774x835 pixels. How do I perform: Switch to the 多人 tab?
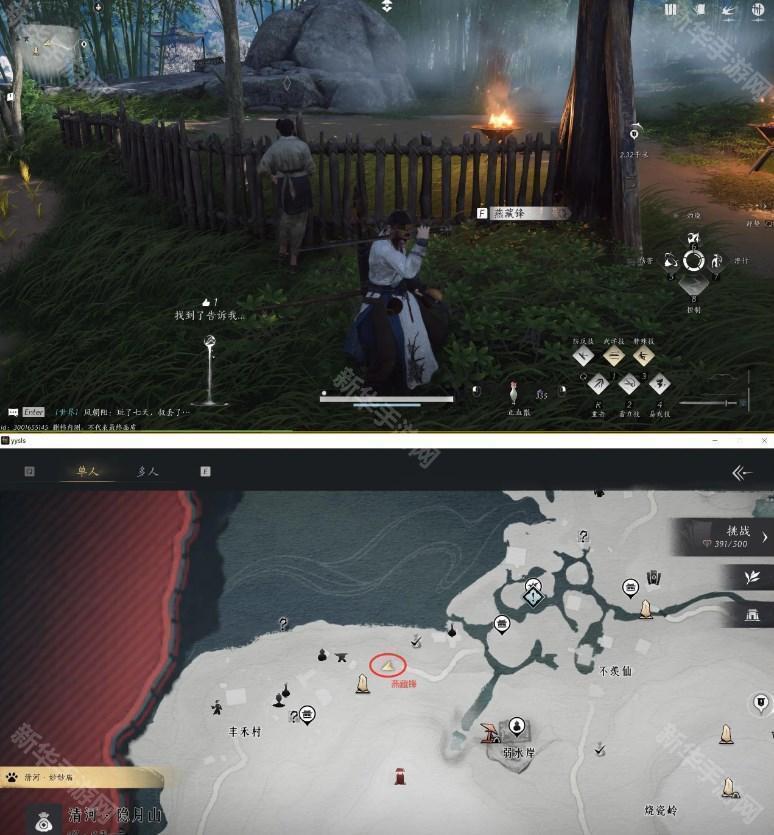point(147,471)
